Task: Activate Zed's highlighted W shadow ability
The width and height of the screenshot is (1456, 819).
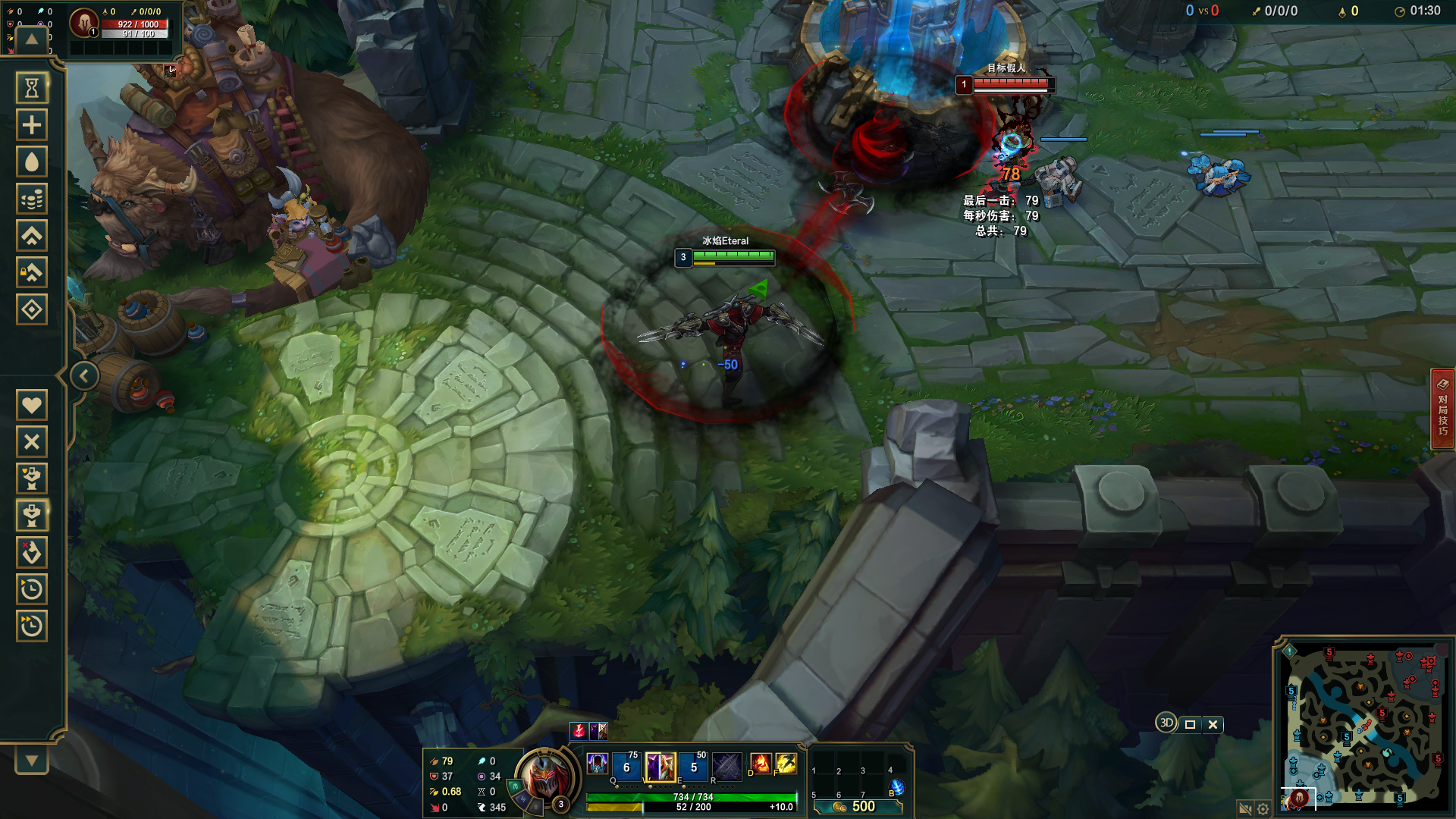Action: 660,767
